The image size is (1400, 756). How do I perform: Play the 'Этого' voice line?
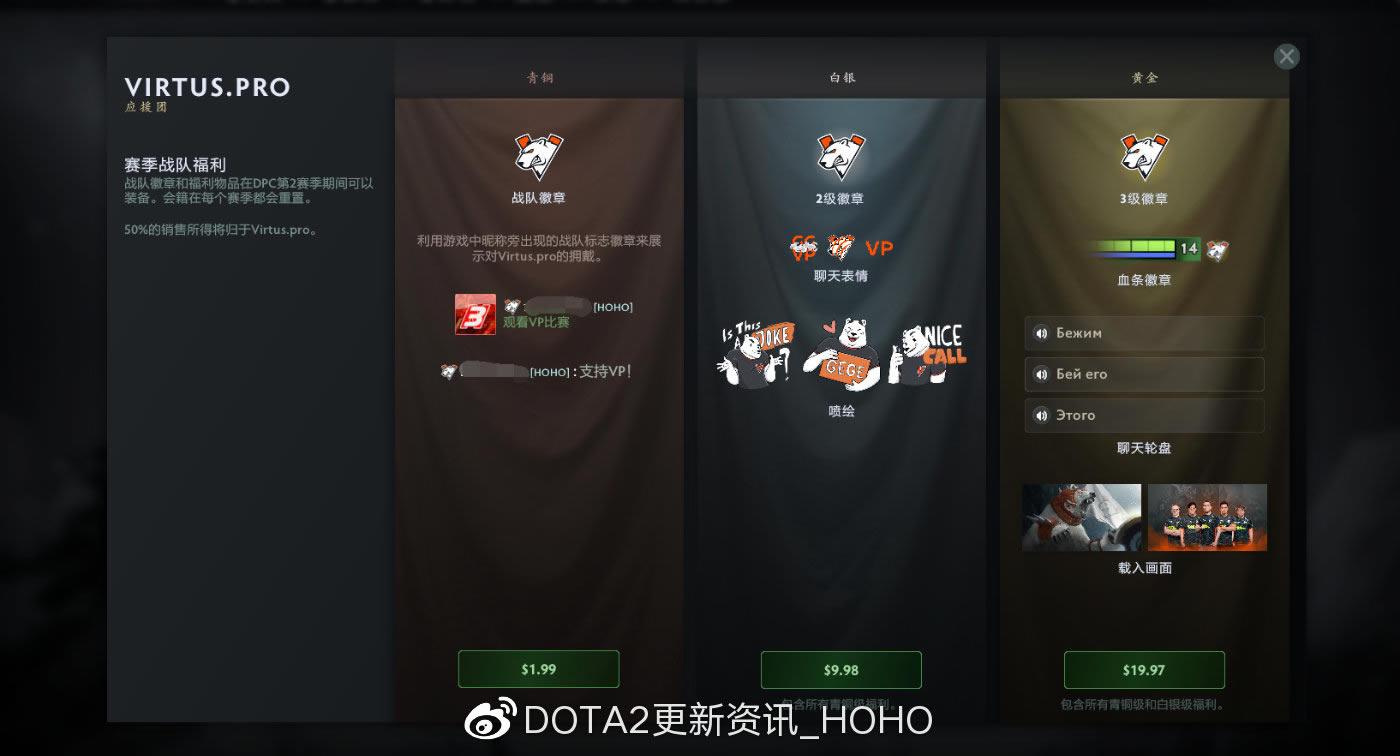(1143, 415)
